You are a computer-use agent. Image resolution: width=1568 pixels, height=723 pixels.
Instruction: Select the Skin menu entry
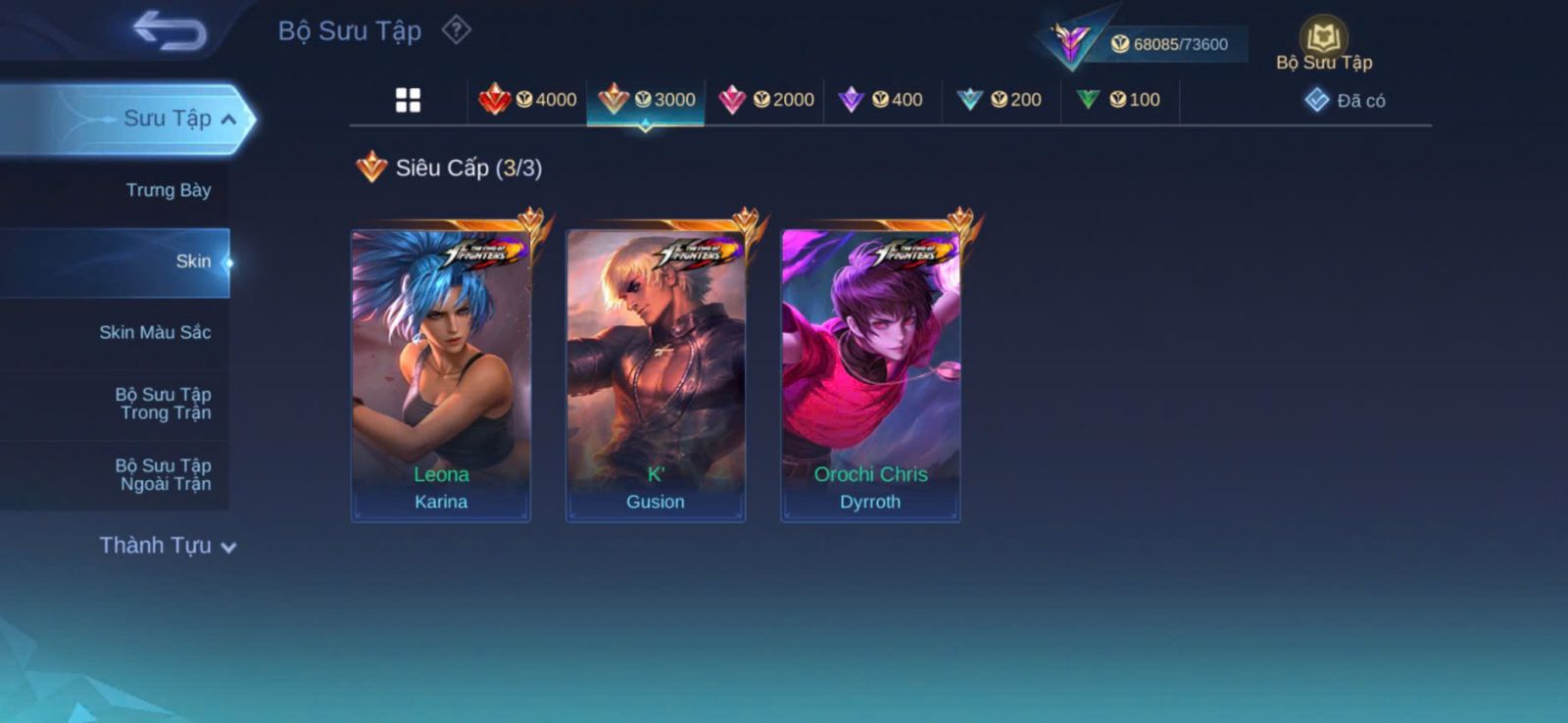192,262
